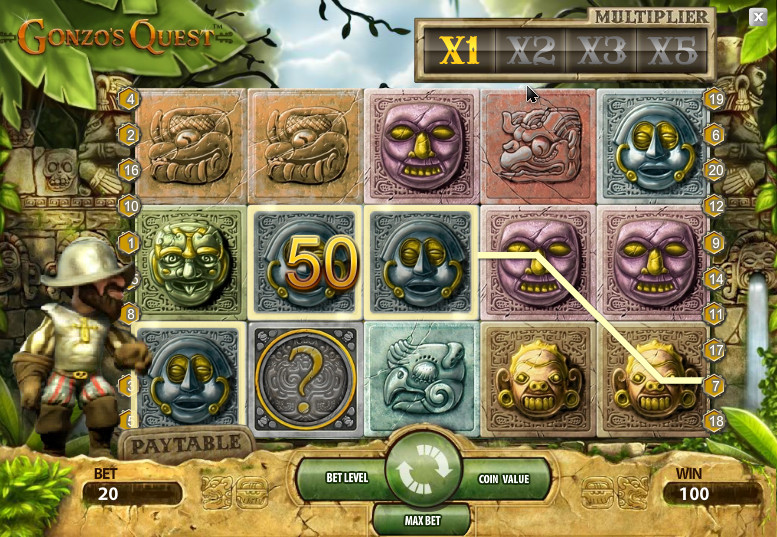Highlight payline 17 marker
The width and height of the screenshot is (777, 537).
pyautogui.click(x=714, y=350)
